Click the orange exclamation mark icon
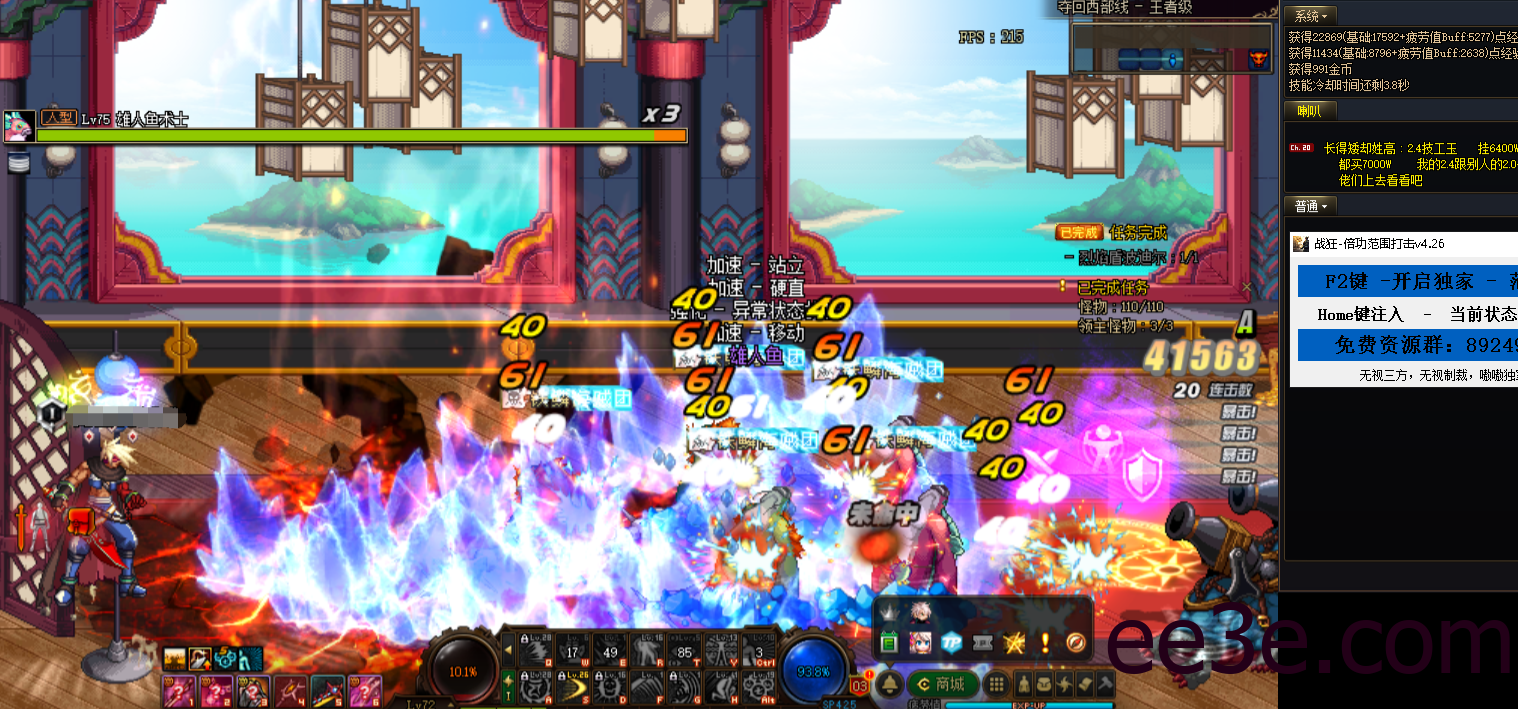 (1046, 643)
